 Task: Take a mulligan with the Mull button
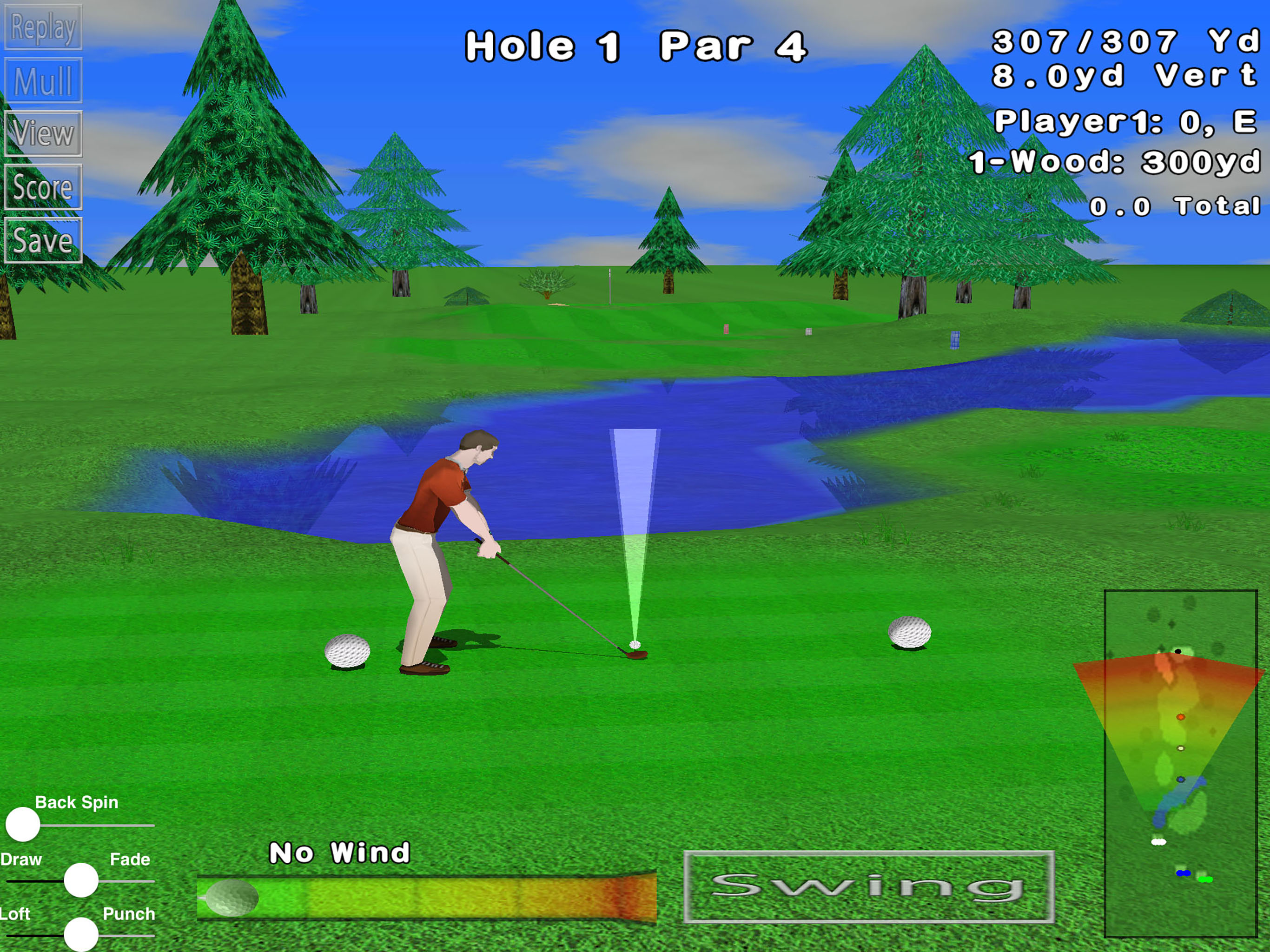click(43, 80)
